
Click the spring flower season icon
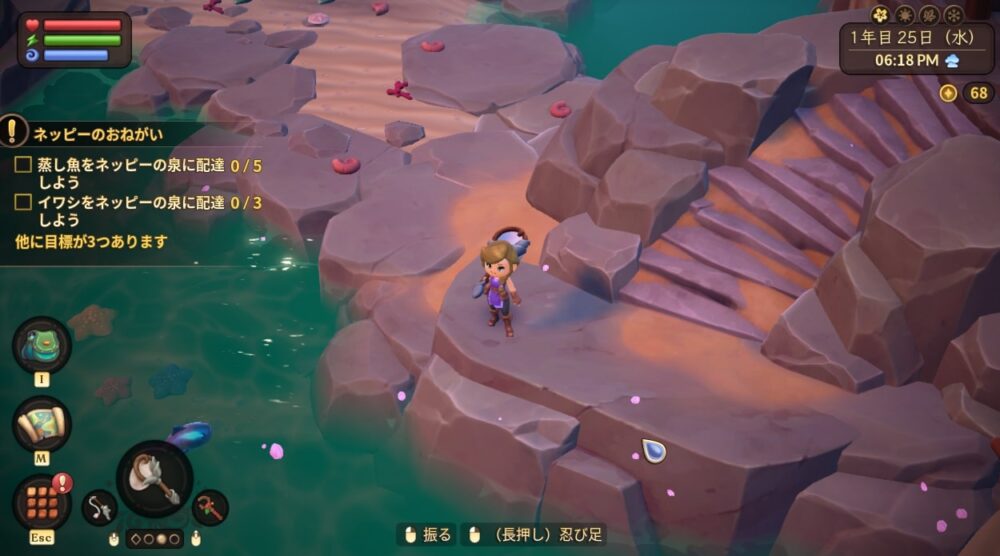click(880, 15)
